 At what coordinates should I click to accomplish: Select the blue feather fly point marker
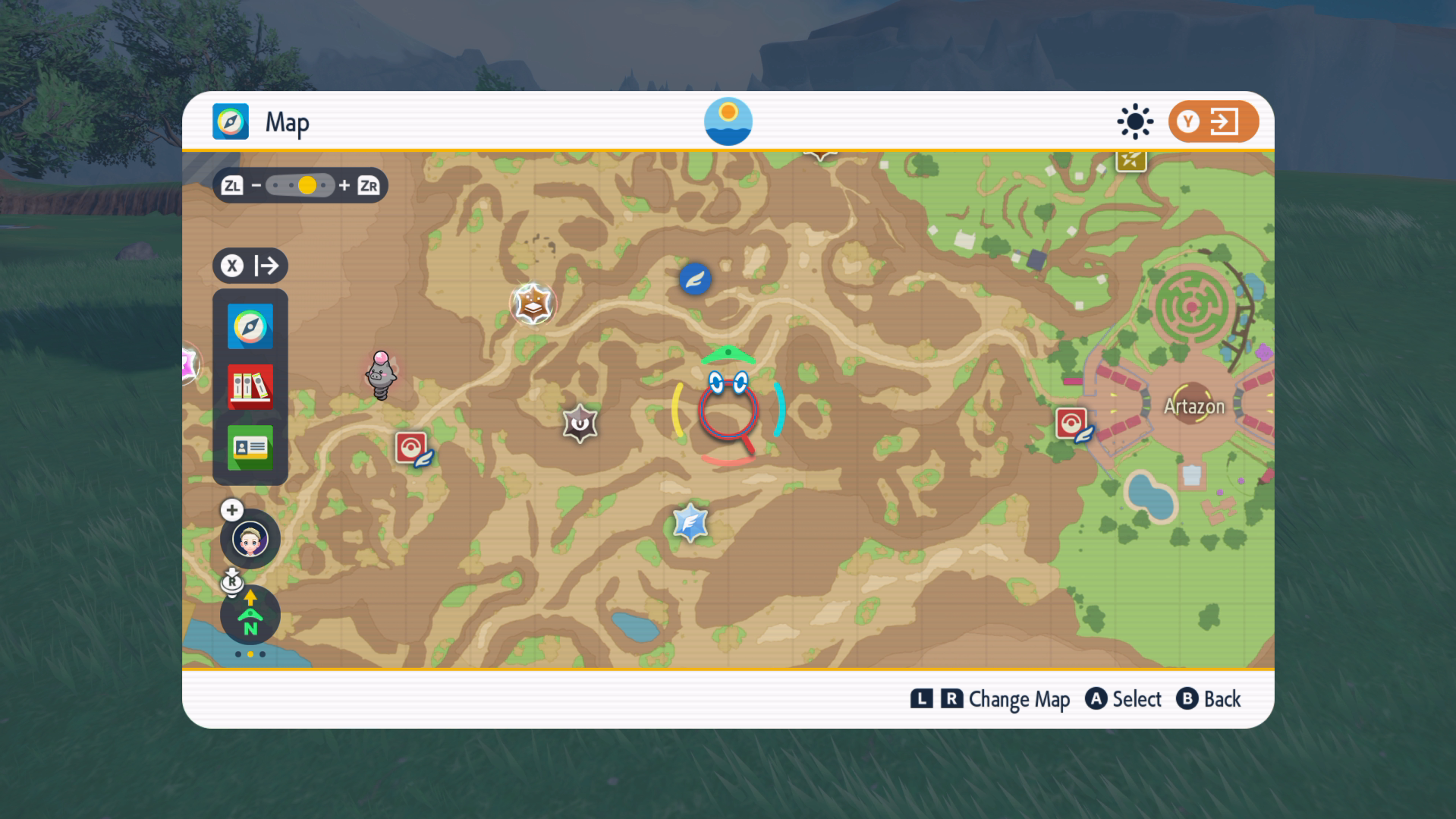pos(694,279)
